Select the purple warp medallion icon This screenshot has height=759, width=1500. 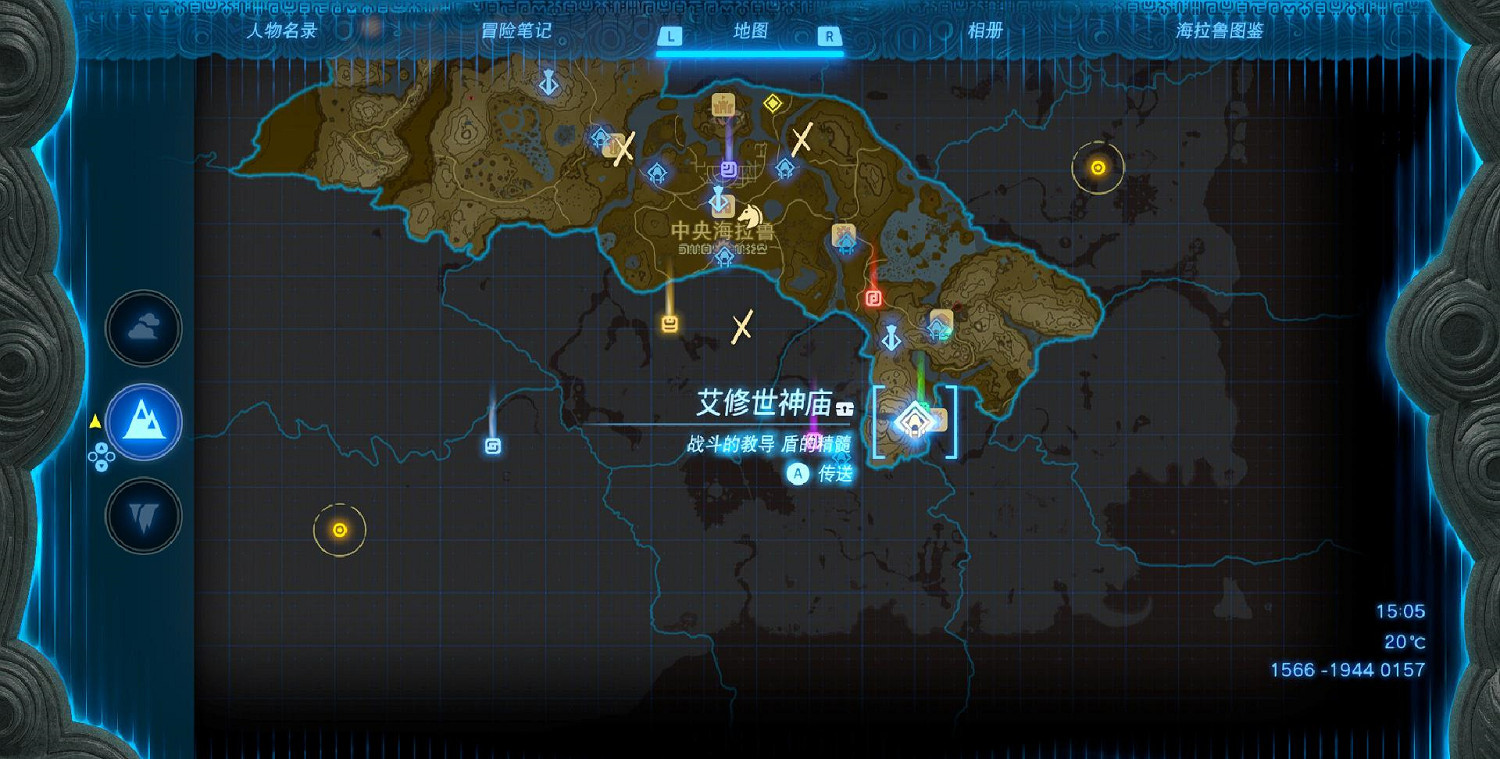tap(727, 170)
